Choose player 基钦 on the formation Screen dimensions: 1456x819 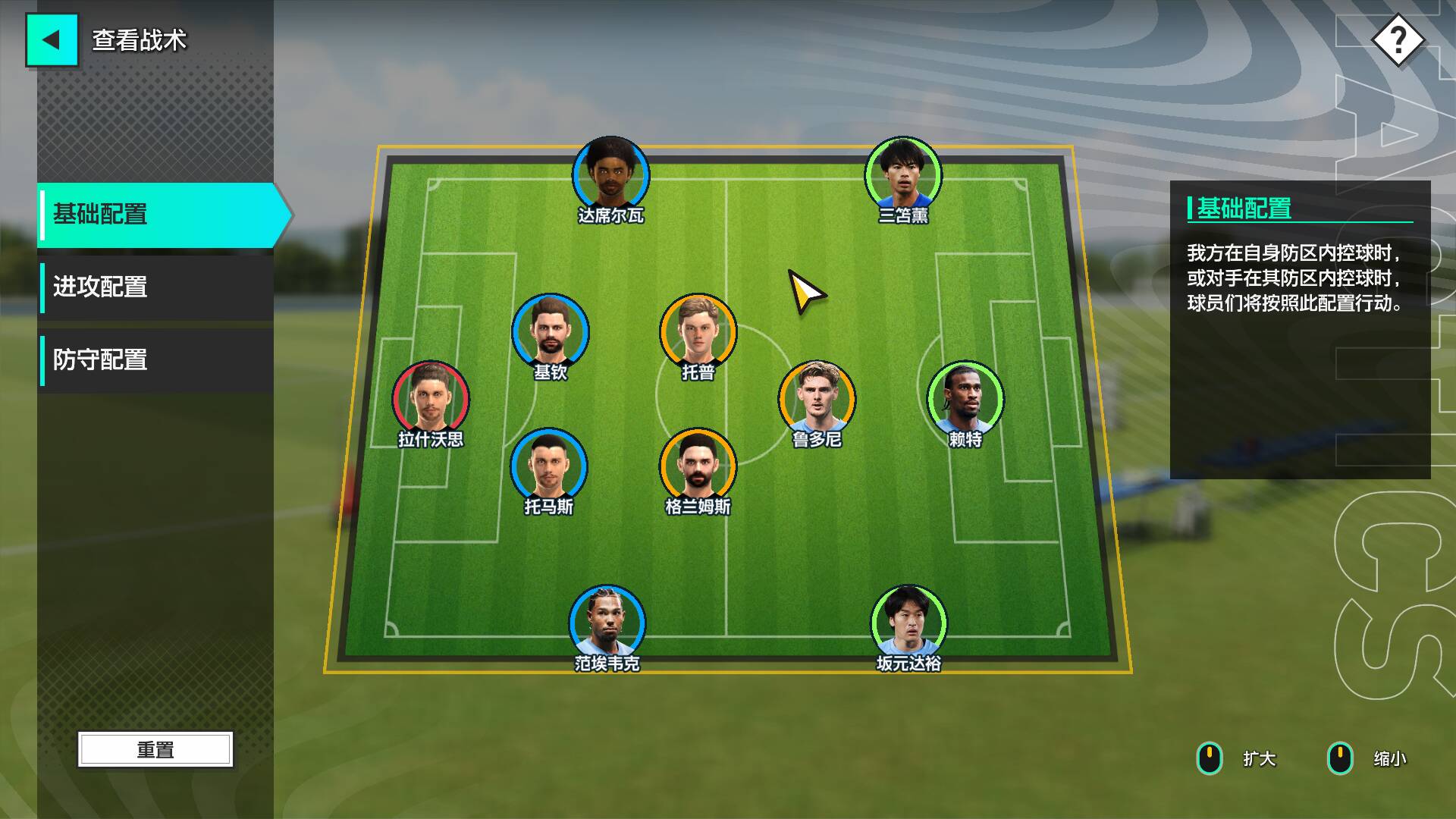pos(550,333)
